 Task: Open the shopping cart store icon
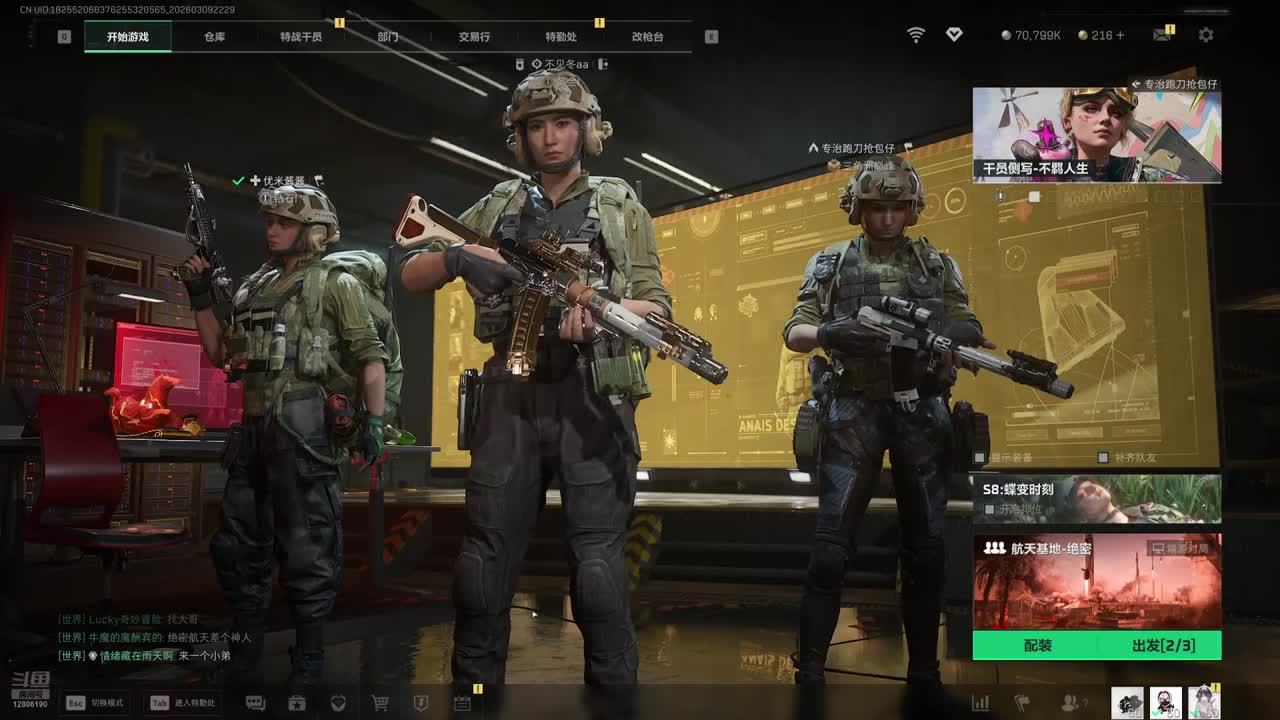pyautogui.click(x=380, y=703)
